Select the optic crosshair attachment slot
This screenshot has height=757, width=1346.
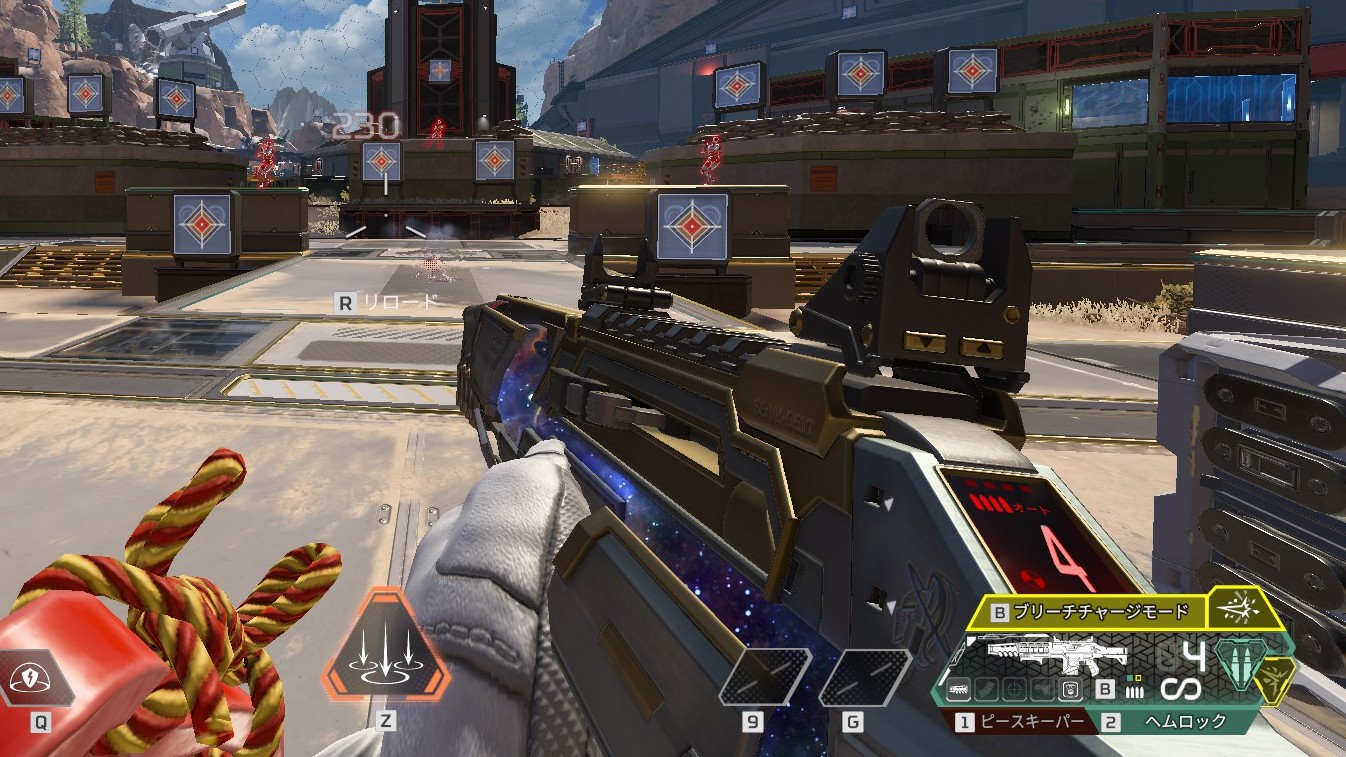pos(1015,689)
